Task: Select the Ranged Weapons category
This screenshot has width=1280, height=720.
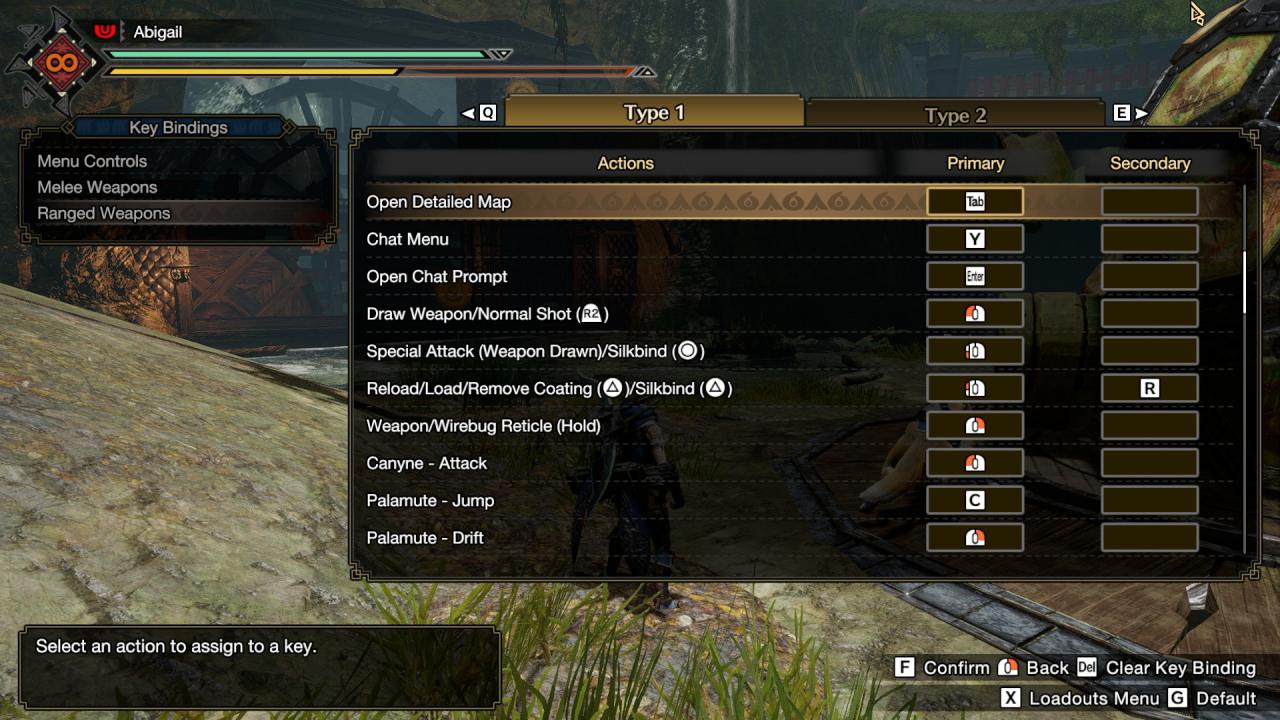Action: 104,213
